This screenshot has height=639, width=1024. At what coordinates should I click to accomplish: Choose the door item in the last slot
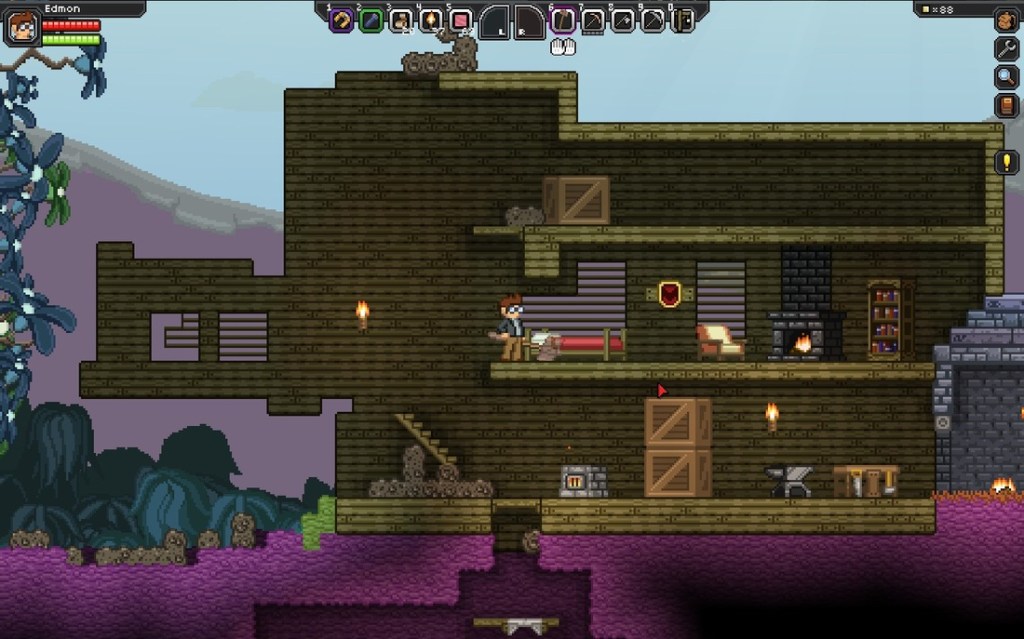(x=683, y=20)
